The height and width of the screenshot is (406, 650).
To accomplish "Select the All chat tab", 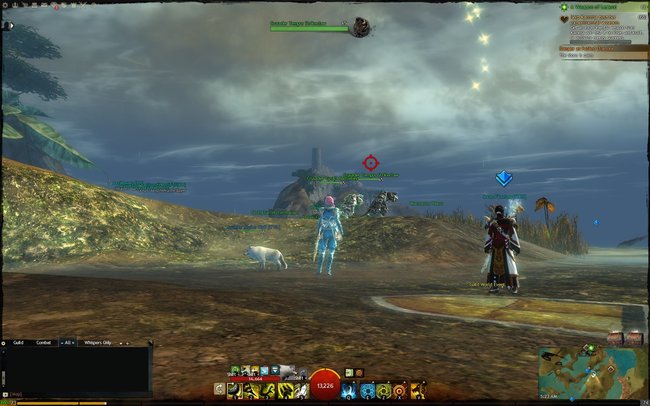I will pyautogui.click(x=67, y=343).
